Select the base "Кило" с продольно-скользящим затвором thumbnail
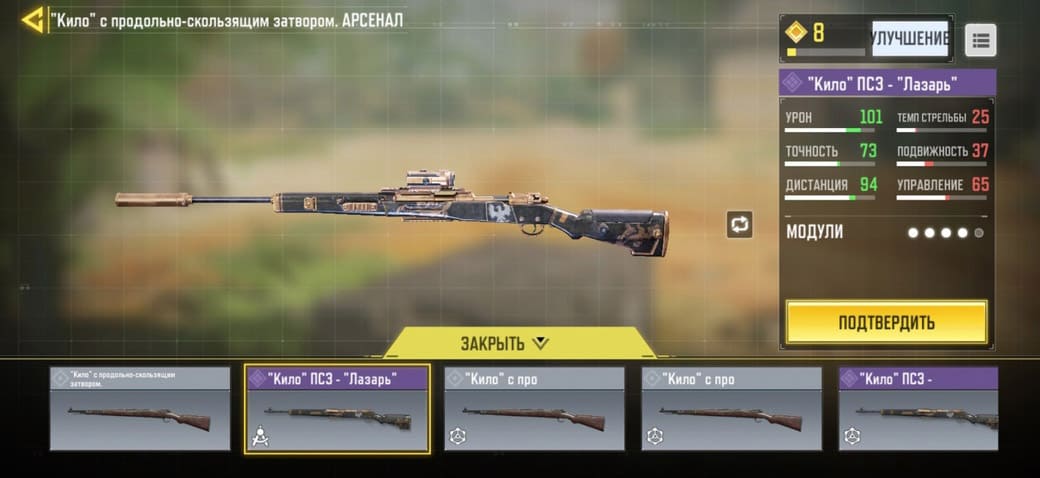1040x478 pixels. pos(140,408)
